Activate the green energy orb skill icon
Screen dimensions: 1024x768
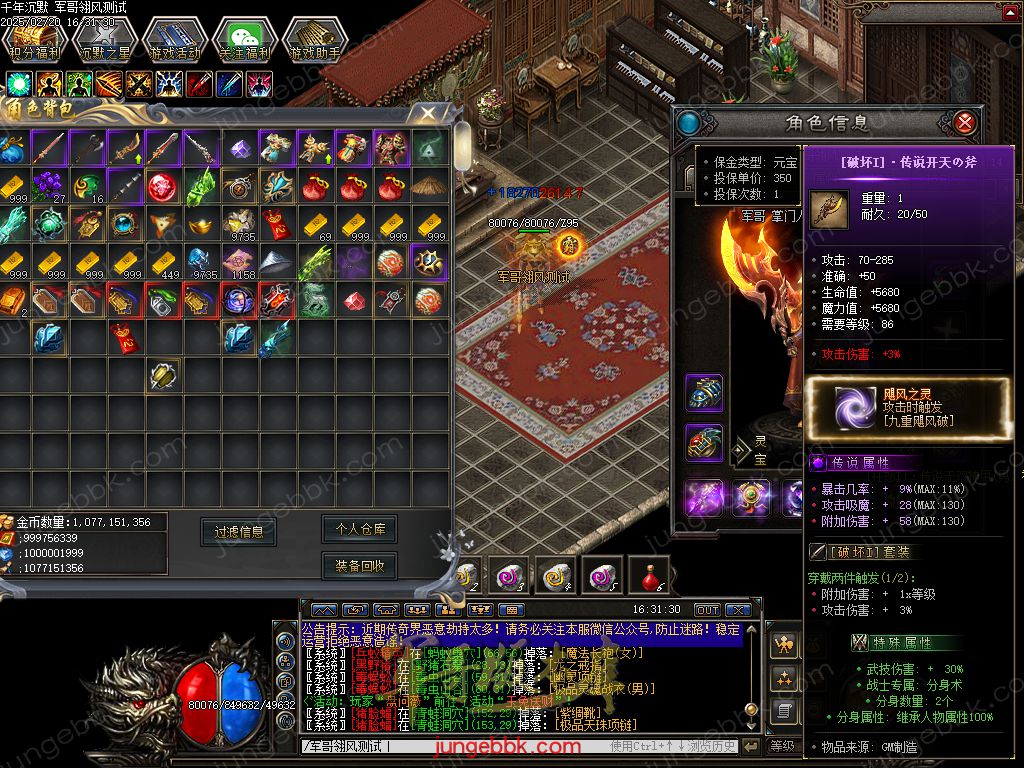[x=19, y=83]
